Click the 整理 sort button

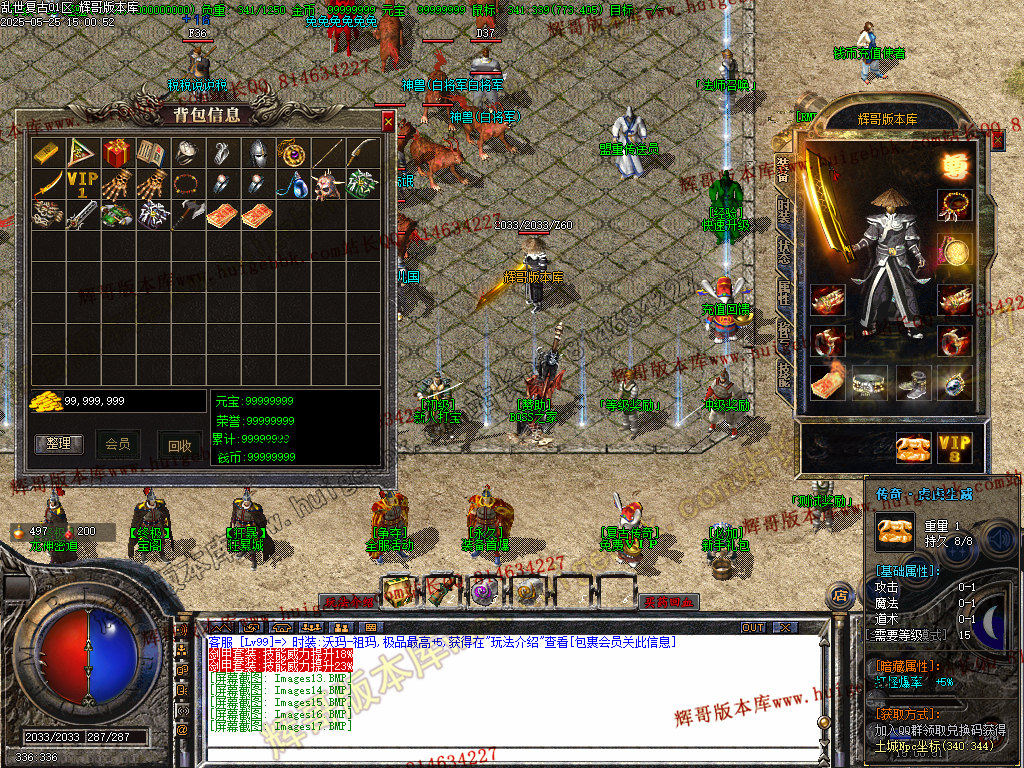coord(59,444)
